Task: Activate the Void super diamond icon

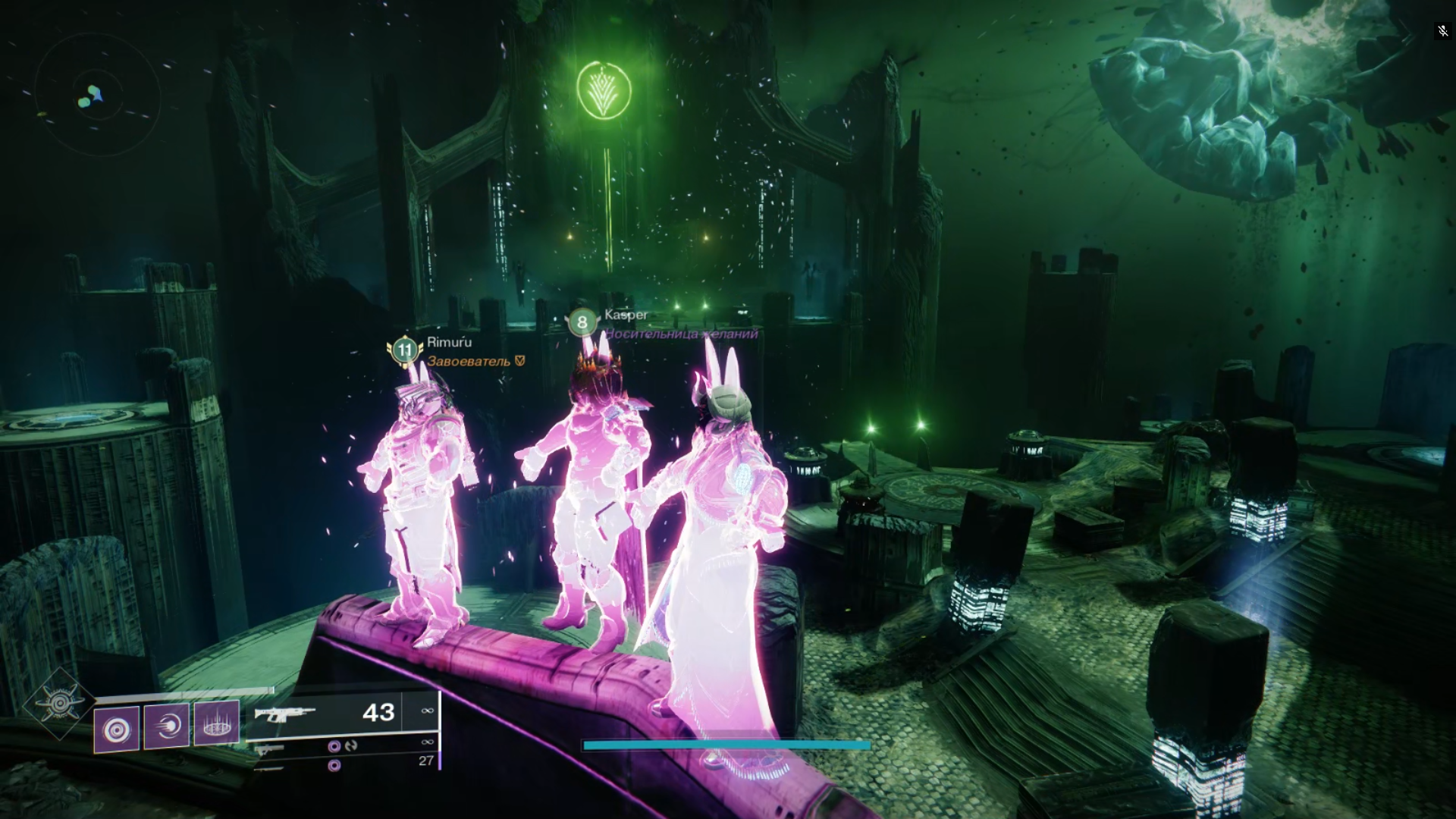Action: coord(59,704)
